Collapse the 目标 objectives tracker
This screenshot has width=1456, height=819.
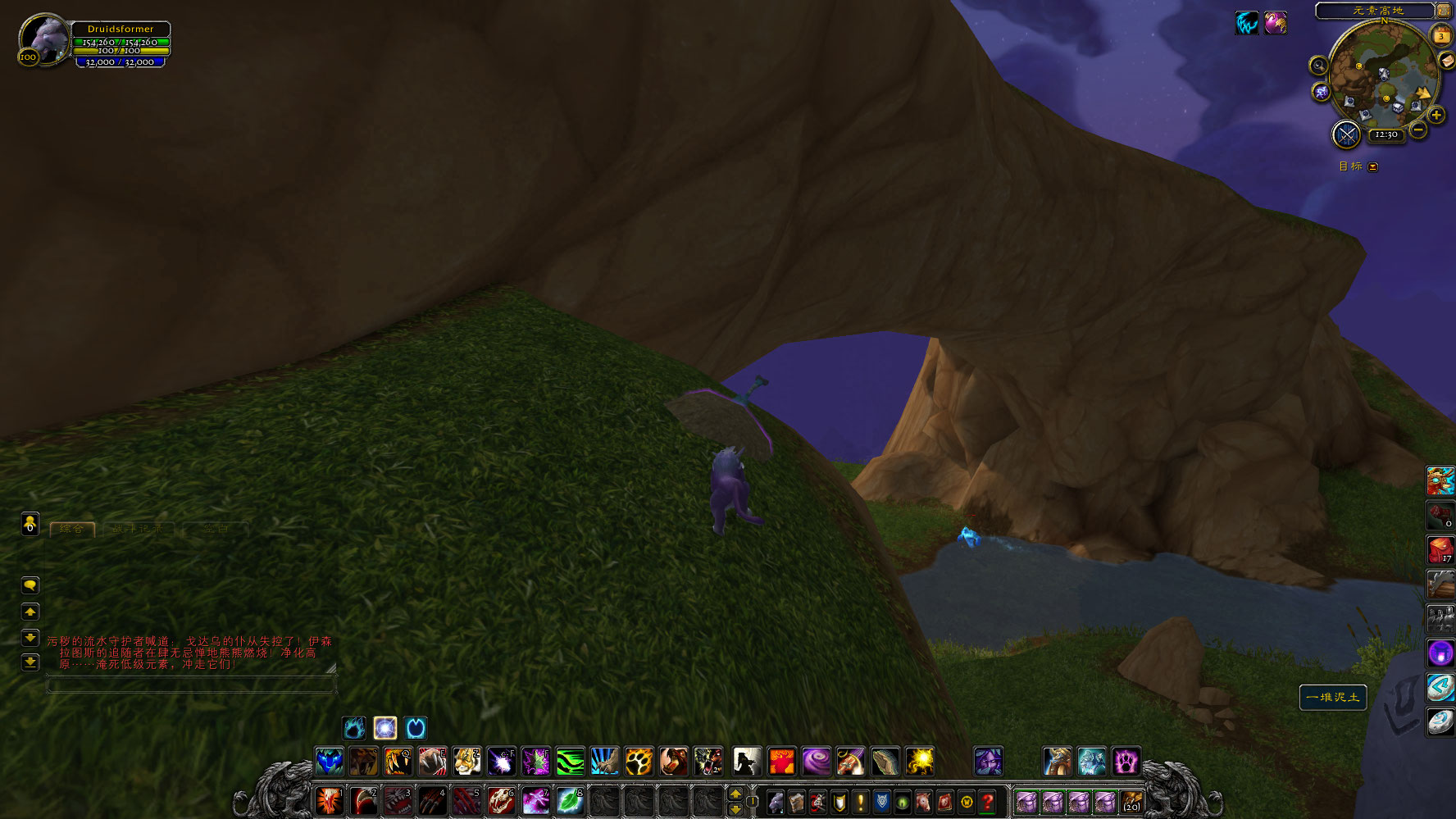1373,166
